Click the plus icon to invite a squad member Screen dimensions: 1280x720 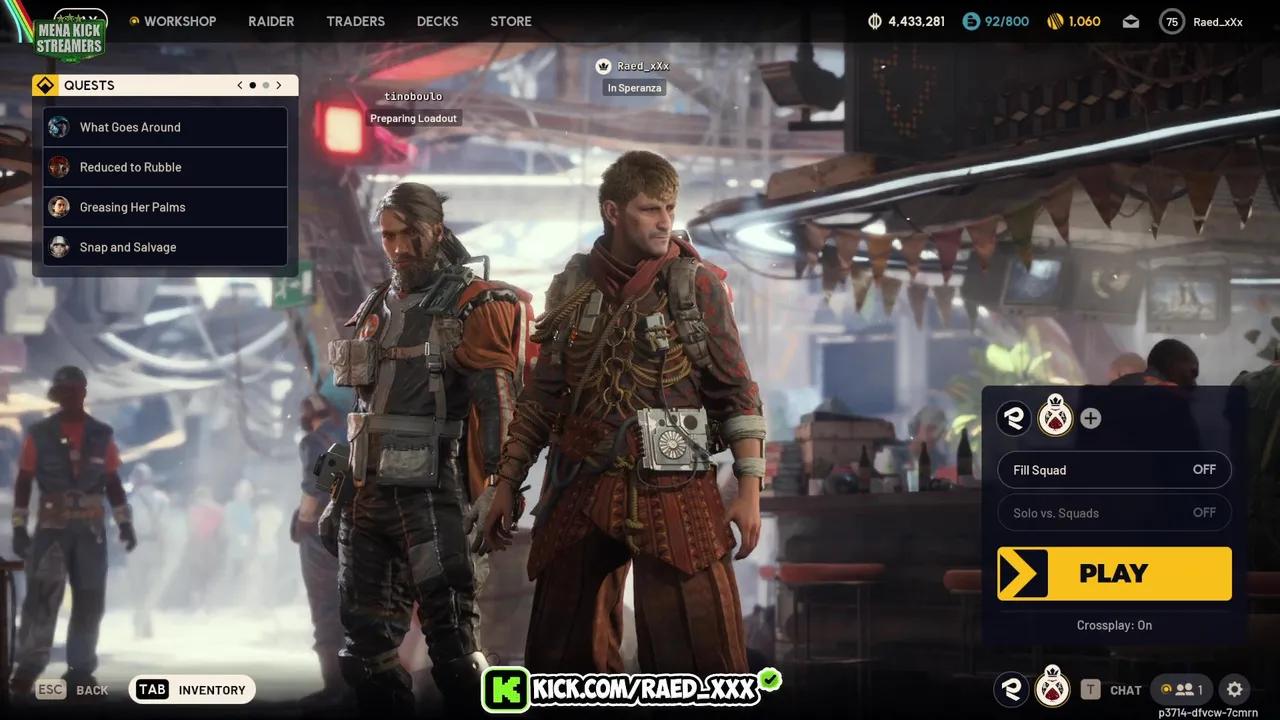[1090, 418]
